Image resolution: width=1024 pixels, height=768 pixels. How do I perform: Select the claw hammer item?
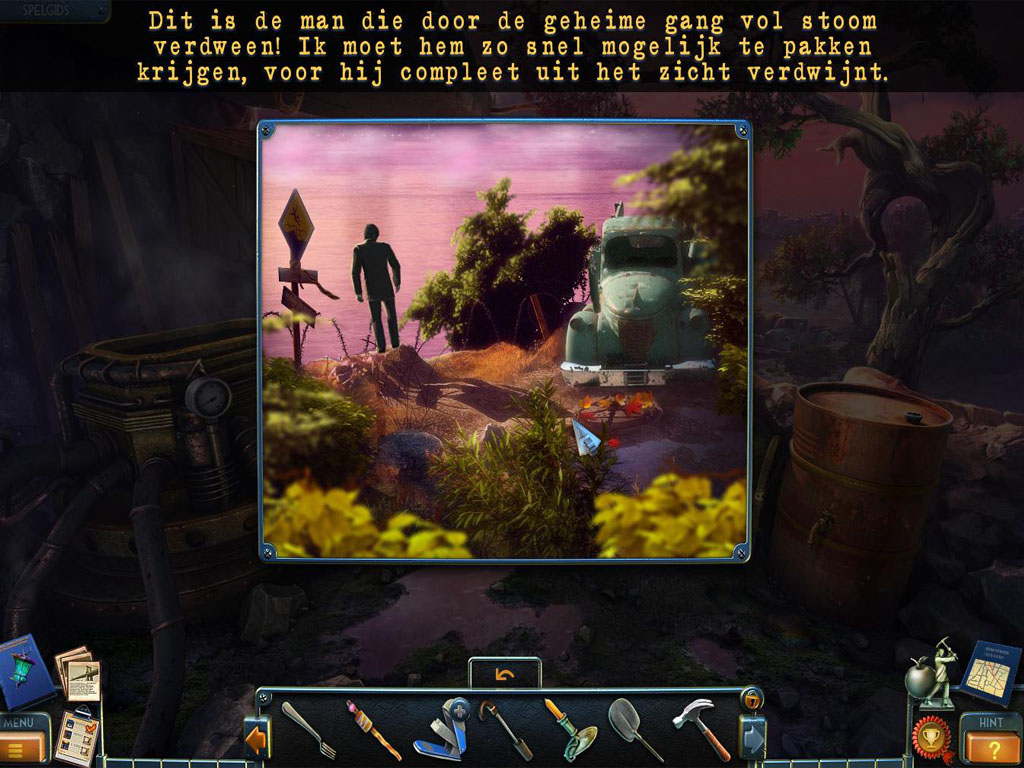700,729
